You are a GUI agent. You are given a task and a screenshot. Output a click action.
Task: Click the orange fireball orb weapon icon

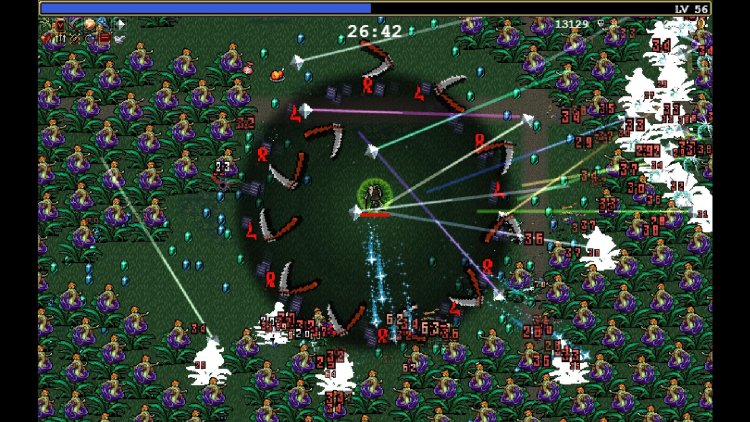[90, 24]
